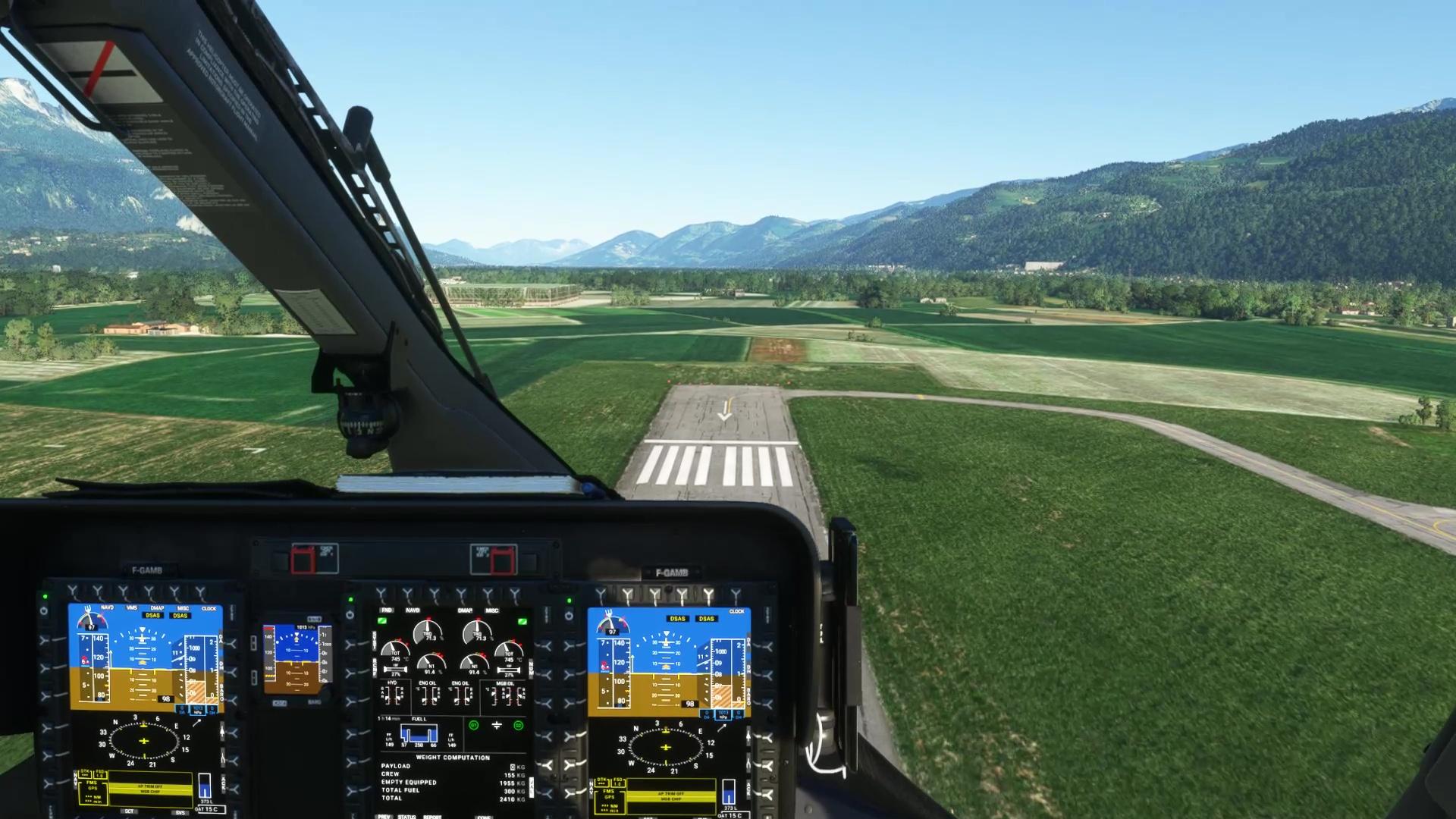This screenshot has height=819, width=1456.
Task: Select DMAP softkey on the center display
Action: coord(462,594)
